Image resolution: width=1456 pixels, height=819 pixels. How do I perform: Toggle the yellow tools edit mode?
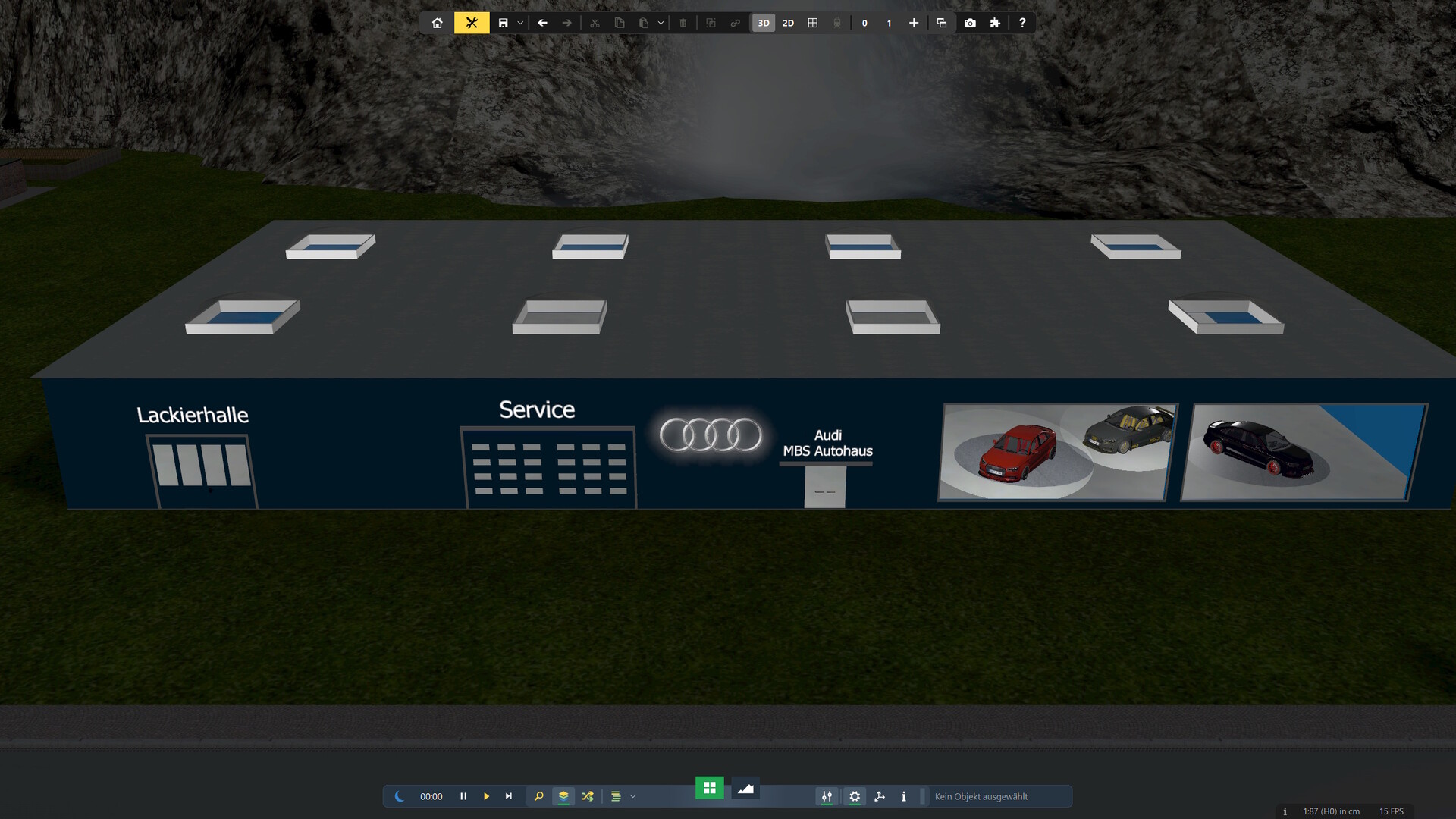472,23
